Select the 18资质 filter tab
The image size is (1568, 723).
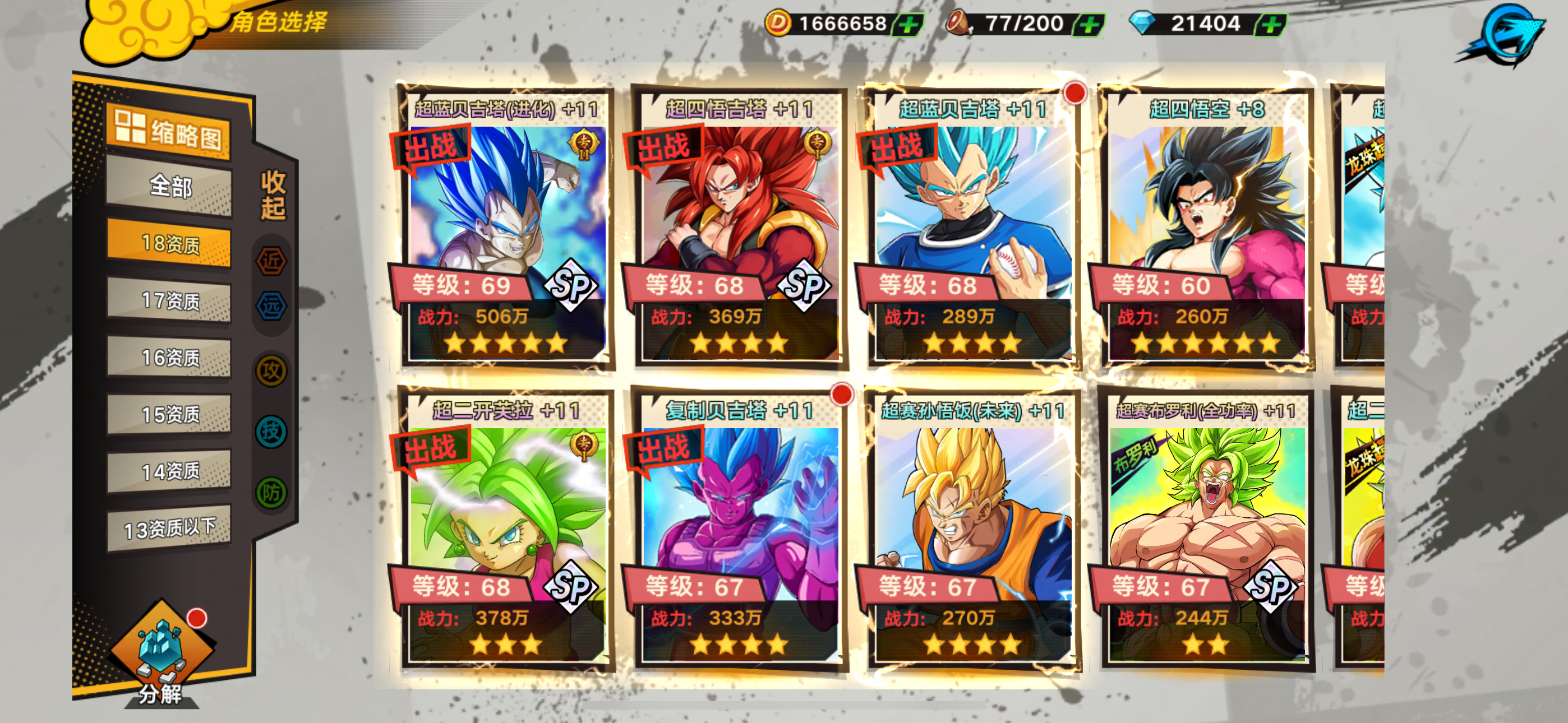click(169, 243)
